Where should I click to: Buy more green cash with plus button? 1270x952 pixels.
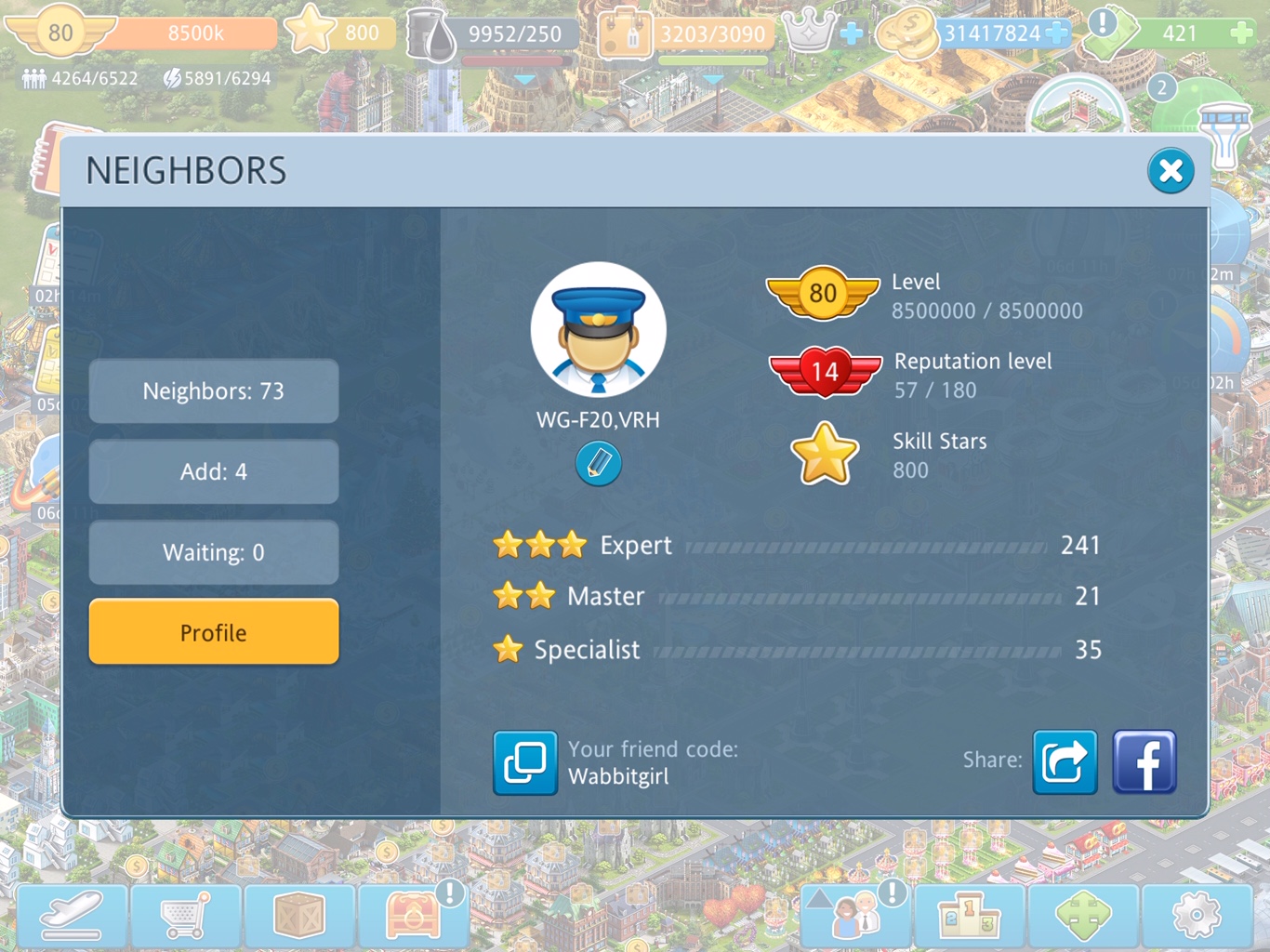pos(1241,33)
